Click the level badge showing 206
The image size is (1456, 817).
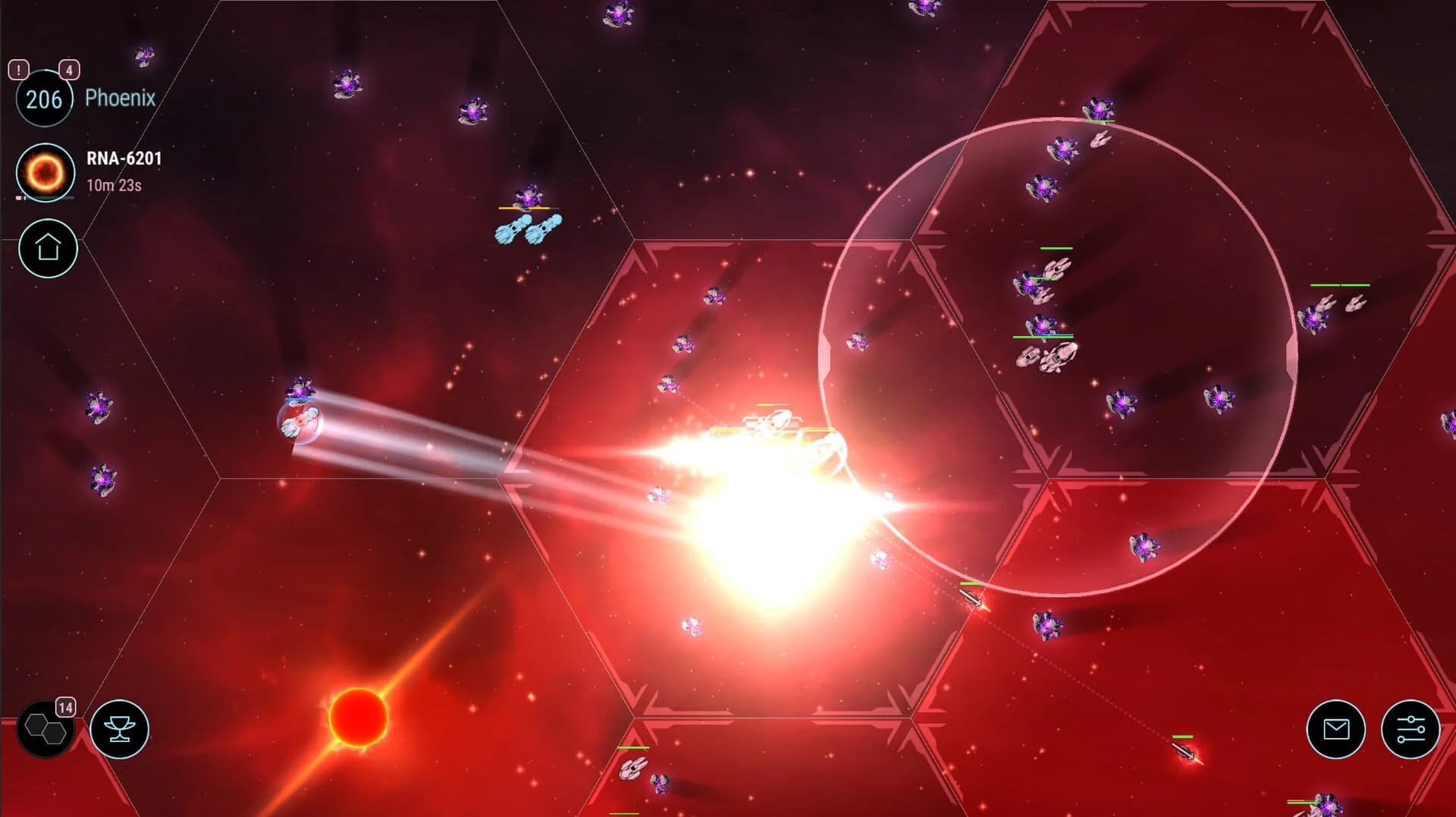click(x=44, y=97)
